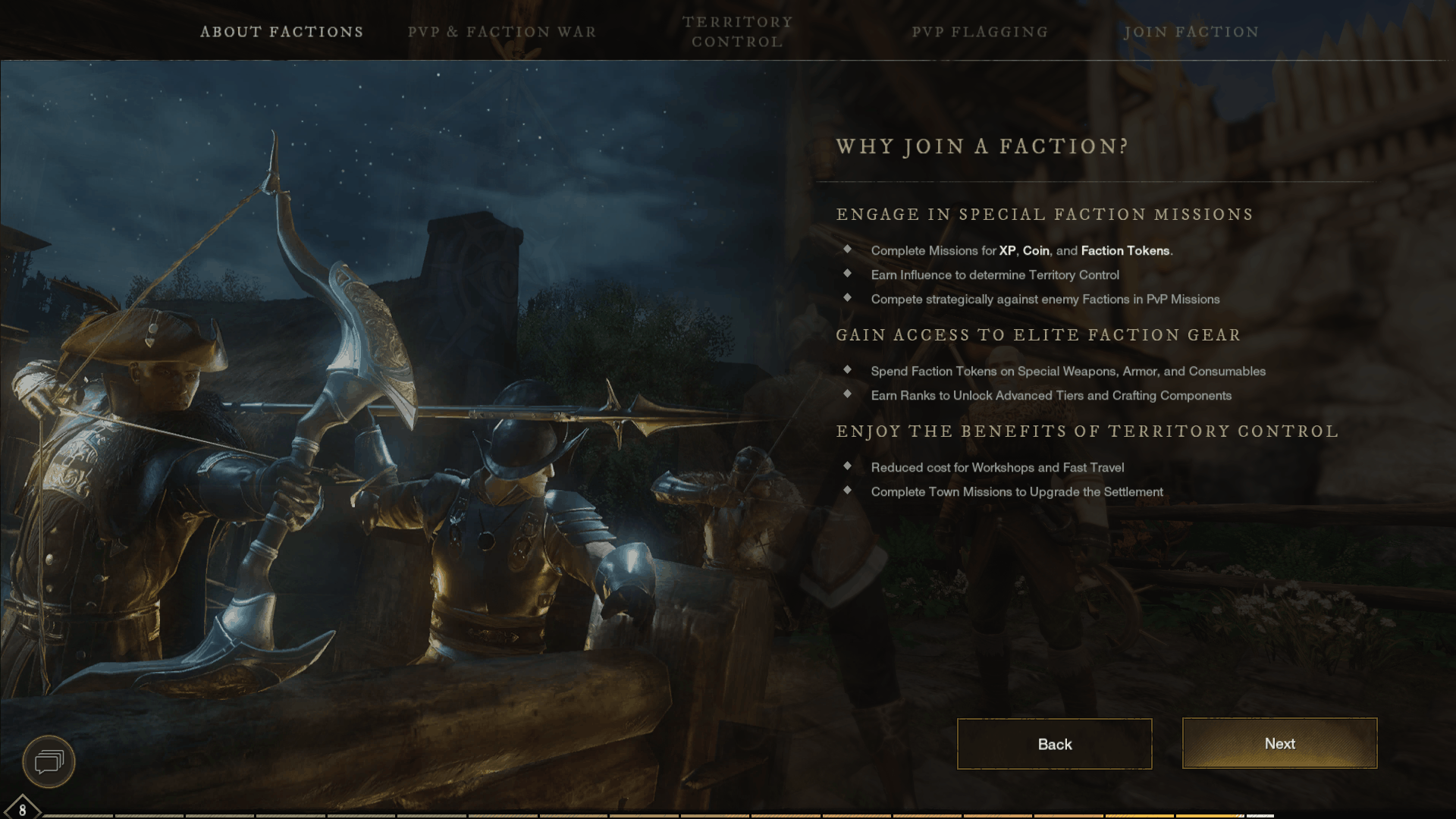This screenshot has width=1456, height=819.
Task: Select the About Factions tab
Action: click(x=282, y=32)
